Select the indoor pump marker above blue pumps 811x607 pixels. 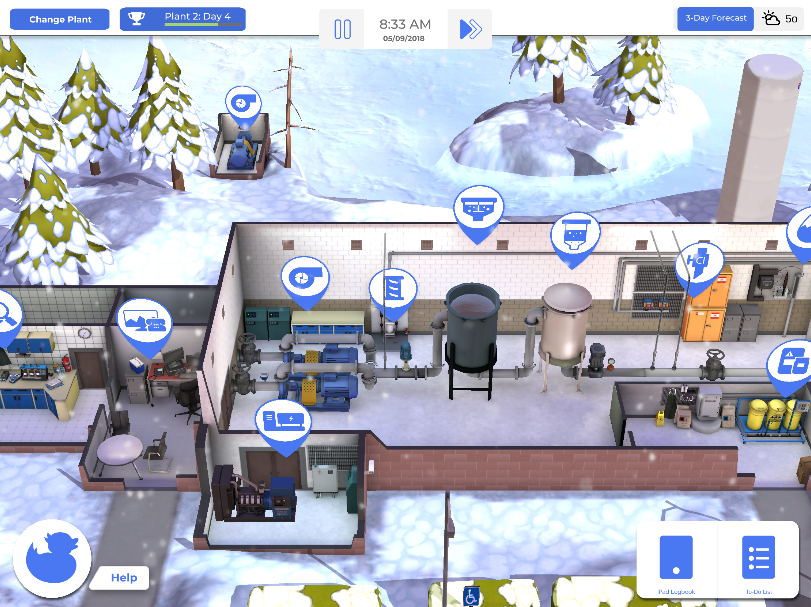pyautogui.click(x=303, y=278)
